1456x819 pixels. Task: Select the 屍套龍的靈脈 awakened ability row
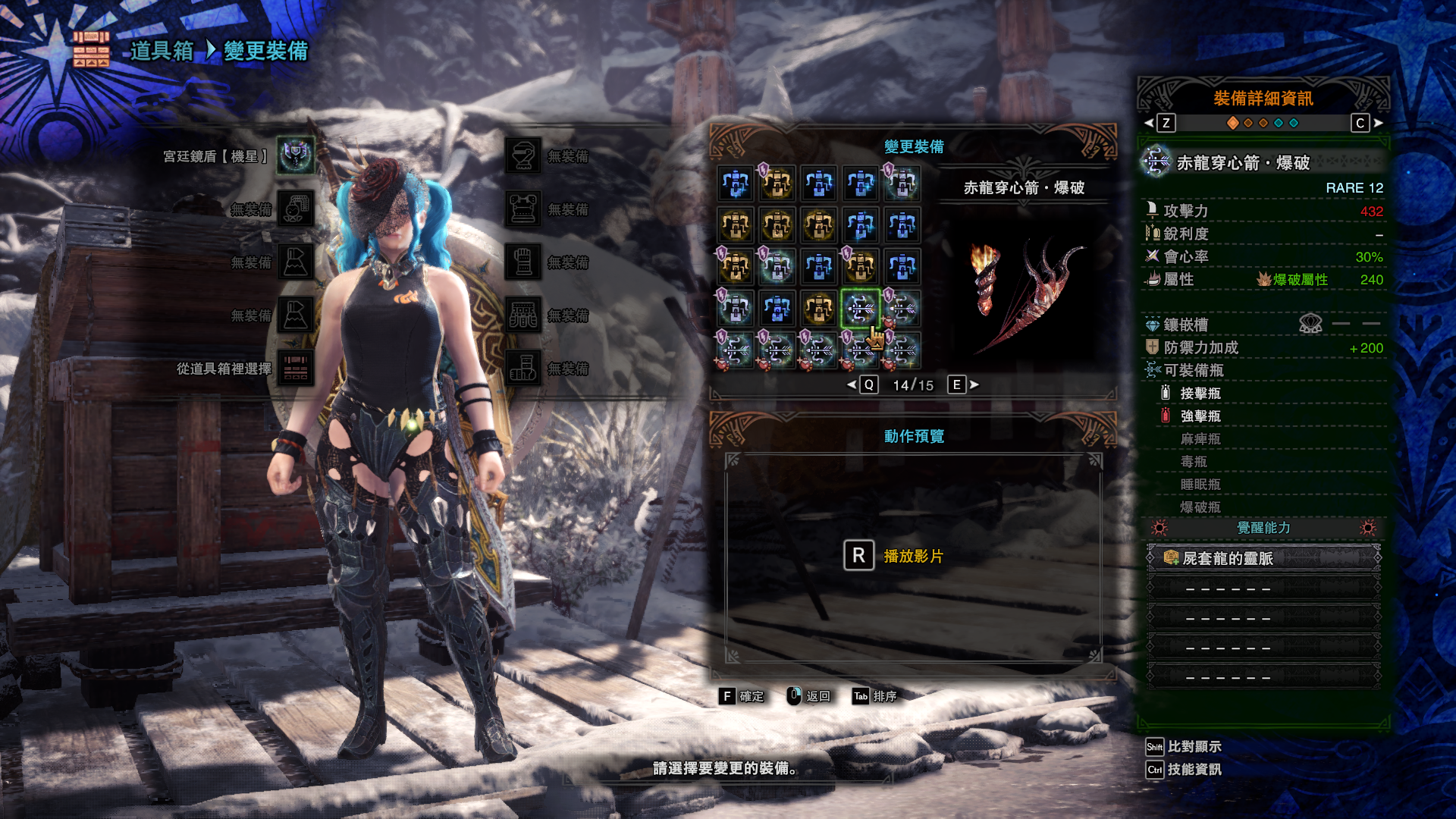point(1263,559)
